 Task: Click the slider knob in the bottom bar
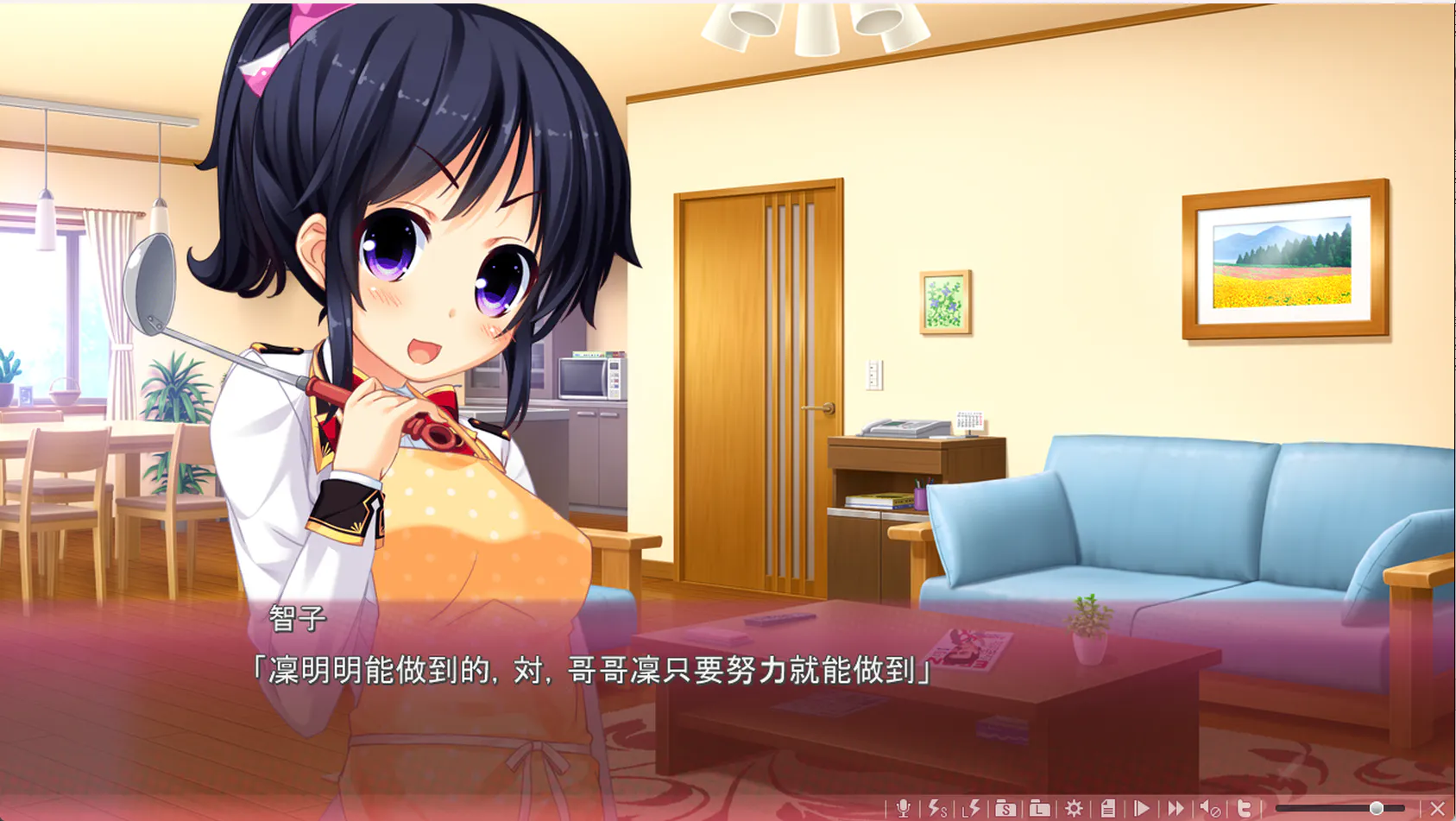(x=1377, y=808)
